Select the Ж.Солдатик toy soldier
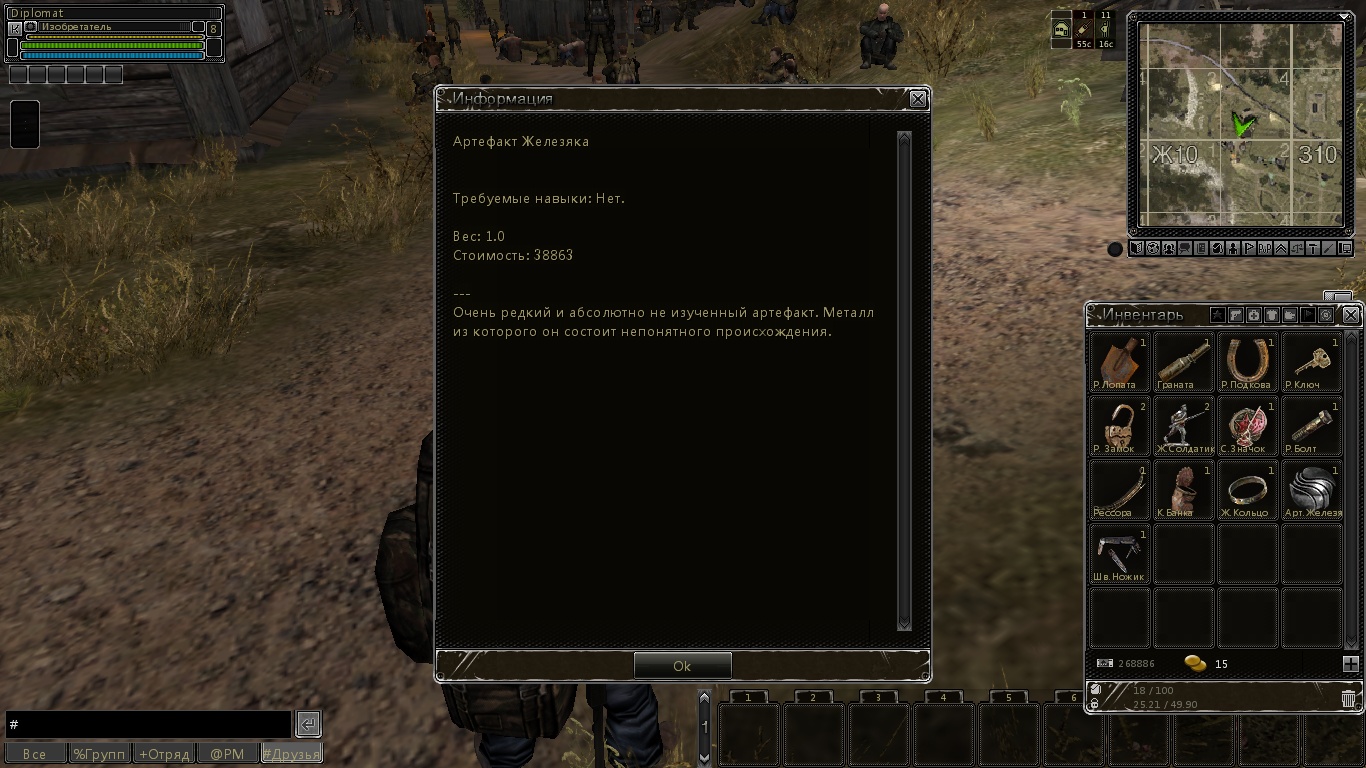Image resolution: width=1366 pixels, height=768 pixels. pos(1183,426)
